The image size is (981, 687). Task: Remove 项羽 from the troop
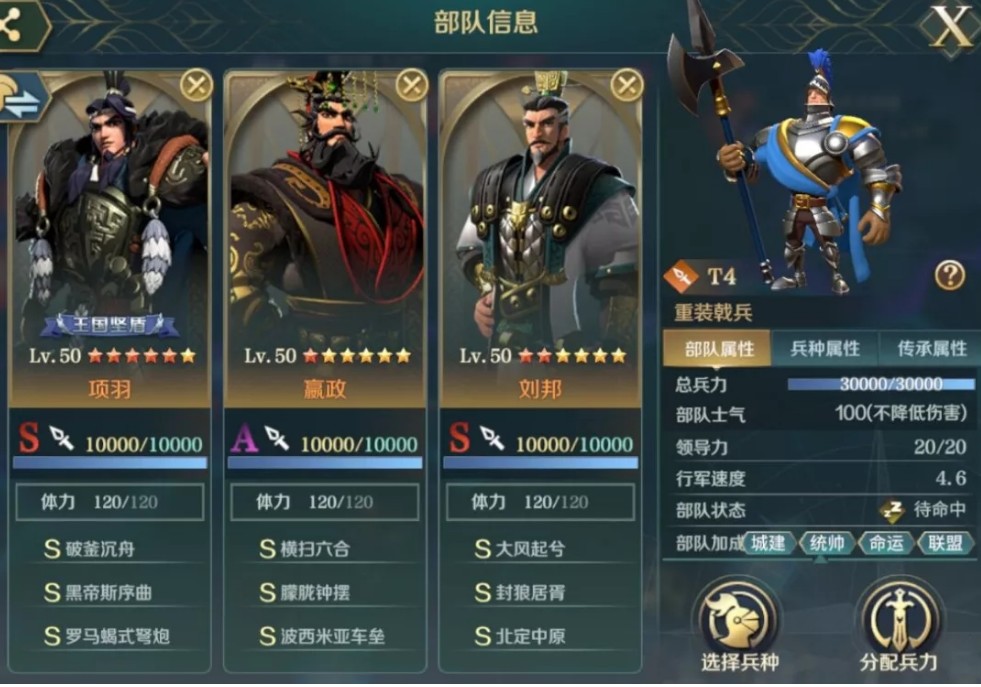(x=196, y=86)
